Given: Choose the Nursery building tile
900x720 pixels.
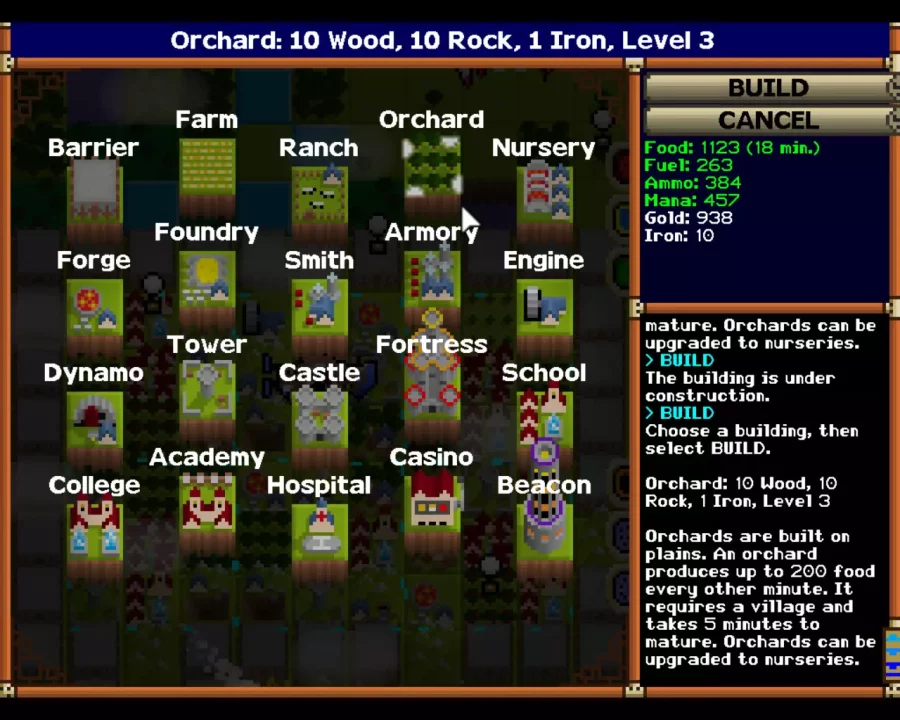Looking at the screenshot, I should tap(543, 190).
